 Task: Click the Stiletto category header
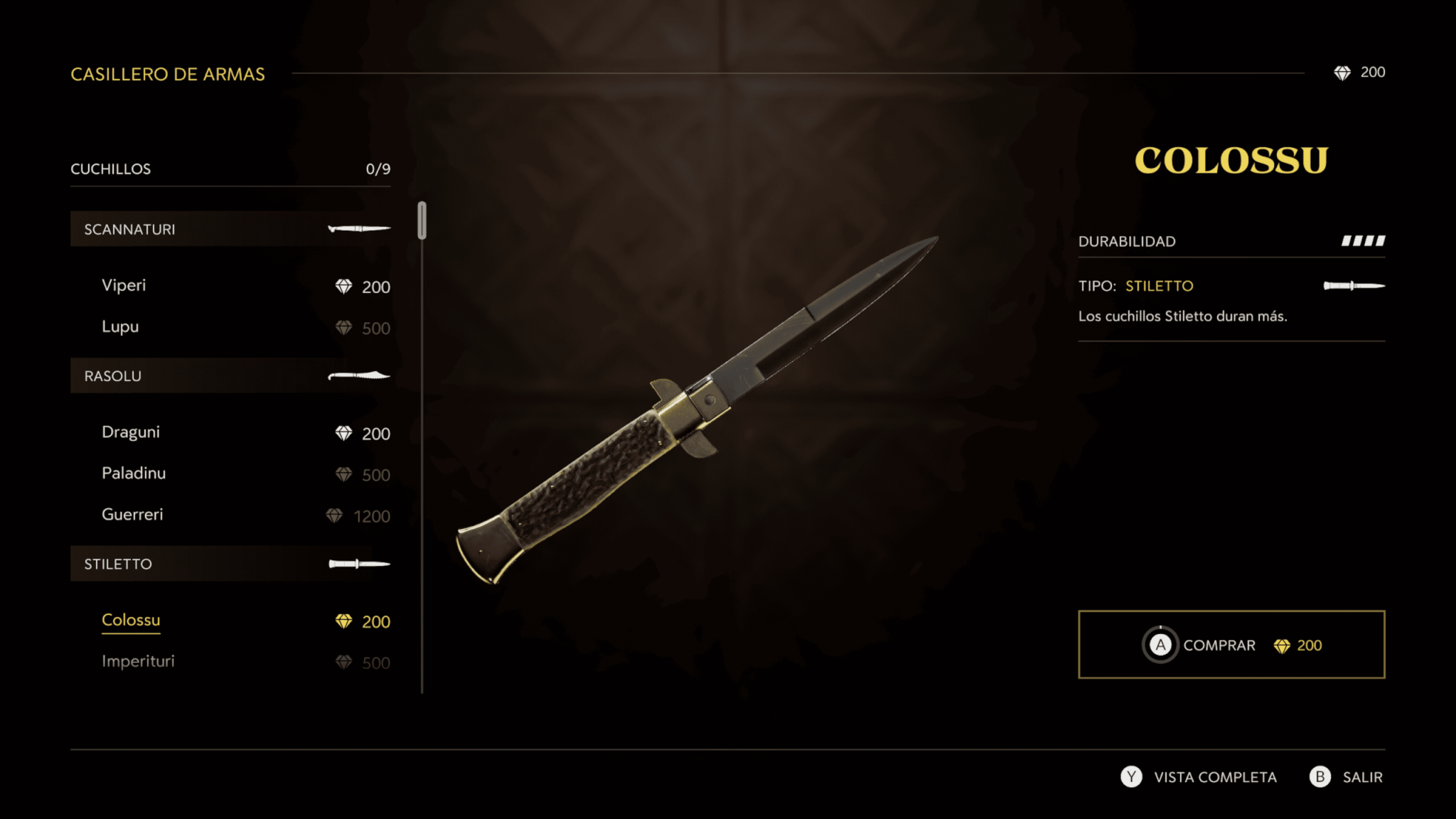click(230, 564)
